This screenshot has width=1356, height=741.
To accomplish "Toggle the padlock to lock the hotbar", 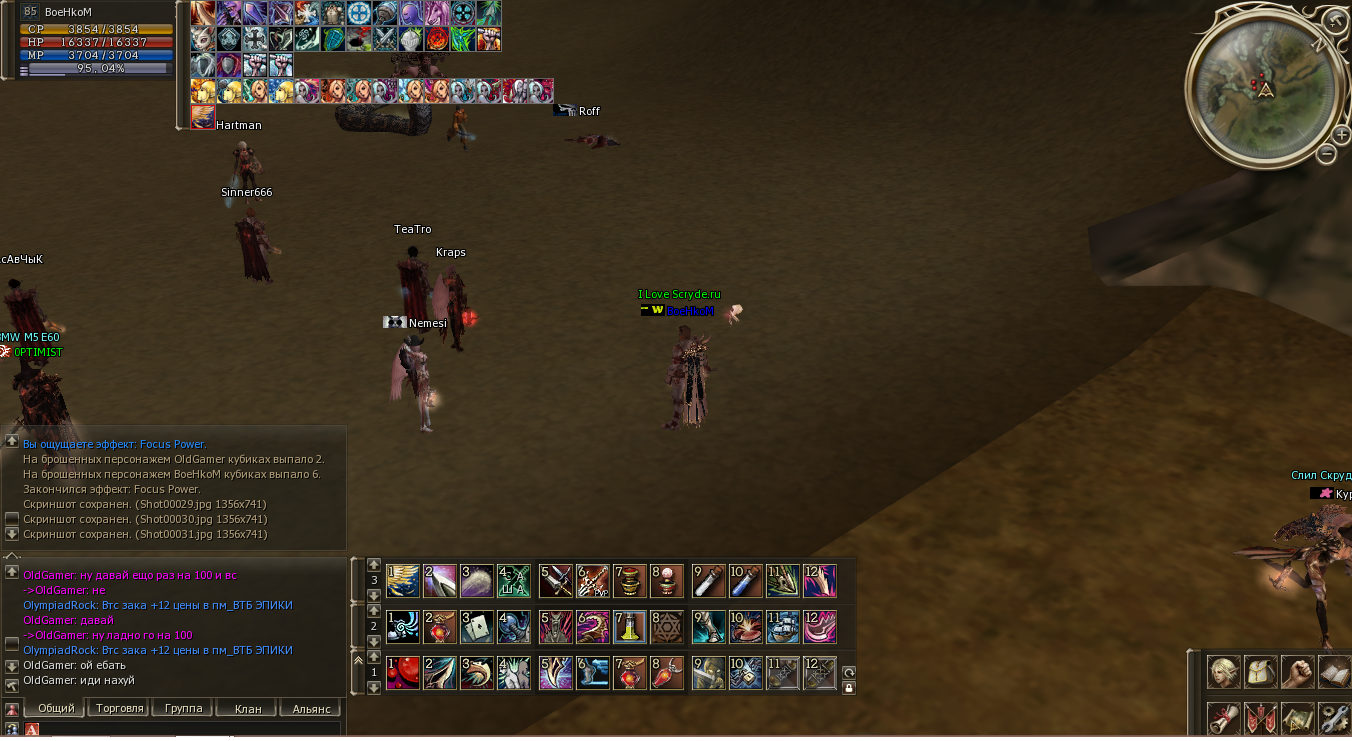I will tap(849, 689).
